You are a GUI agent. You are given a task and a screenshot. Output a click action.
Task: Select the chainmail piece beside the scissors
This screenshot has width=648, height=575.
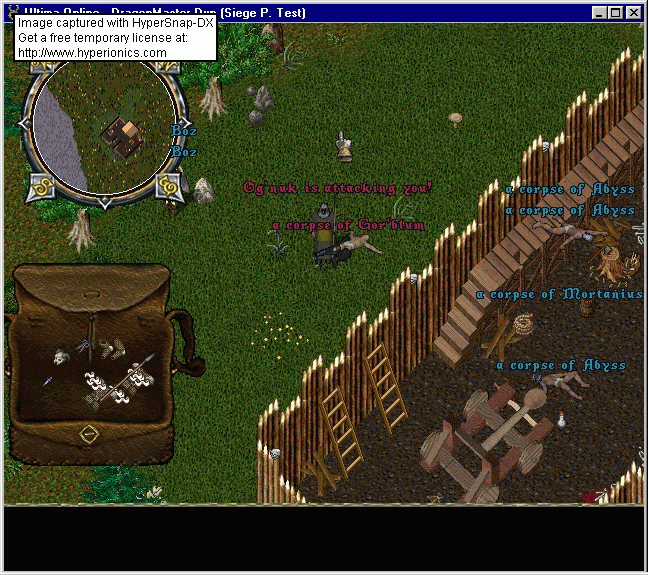click(x=110, y=347)
